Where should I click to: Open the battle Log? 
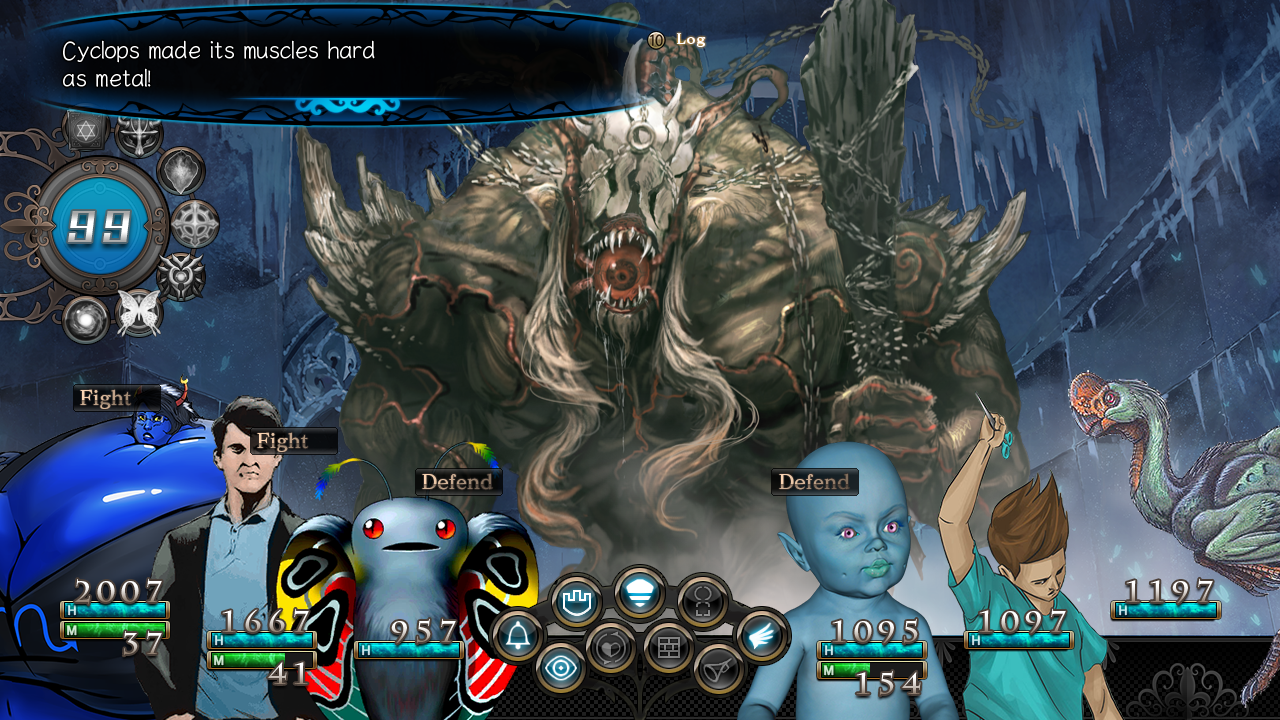pos(690,40)
